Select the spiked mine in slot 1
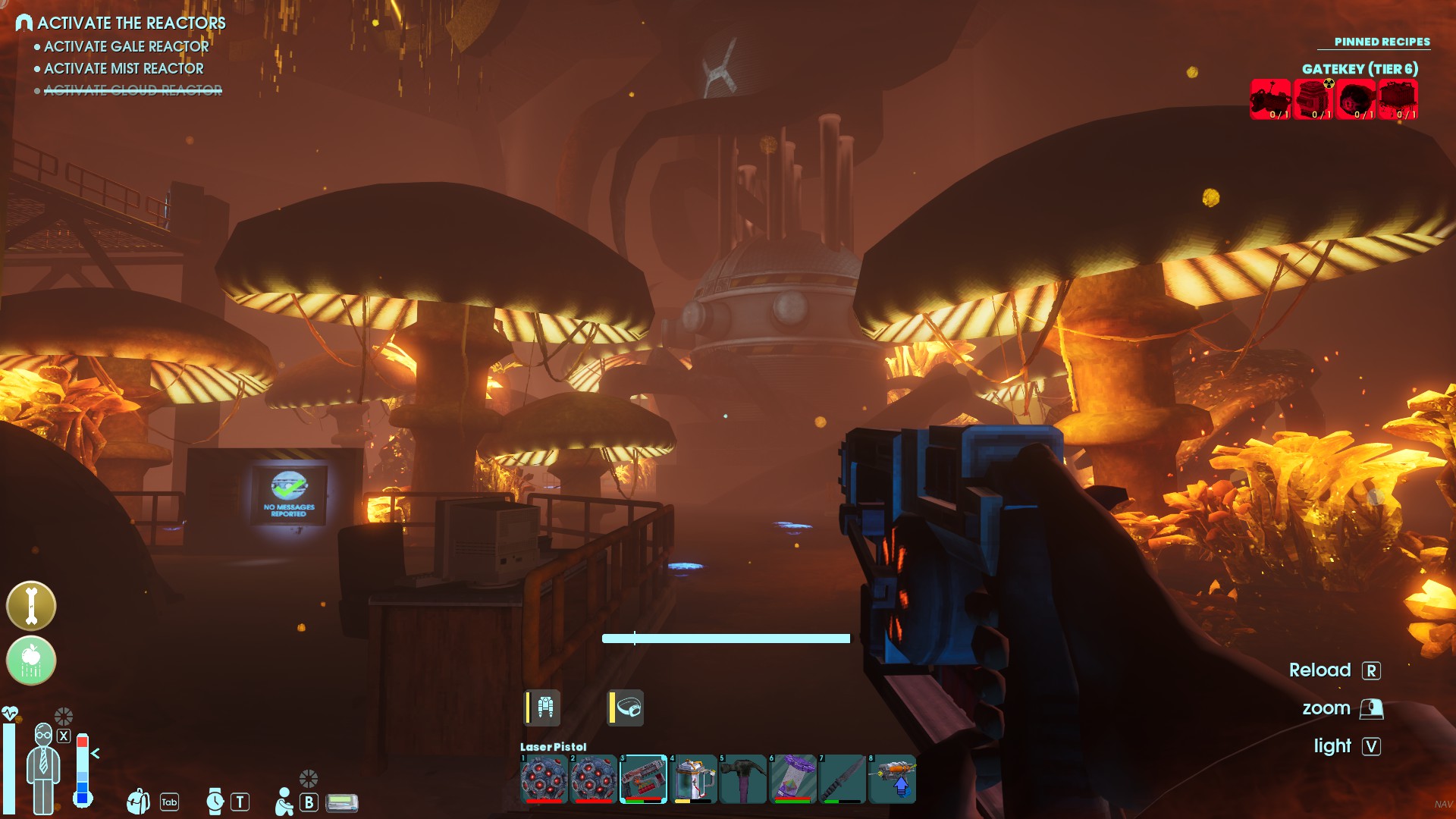 (x=544, y=779)
